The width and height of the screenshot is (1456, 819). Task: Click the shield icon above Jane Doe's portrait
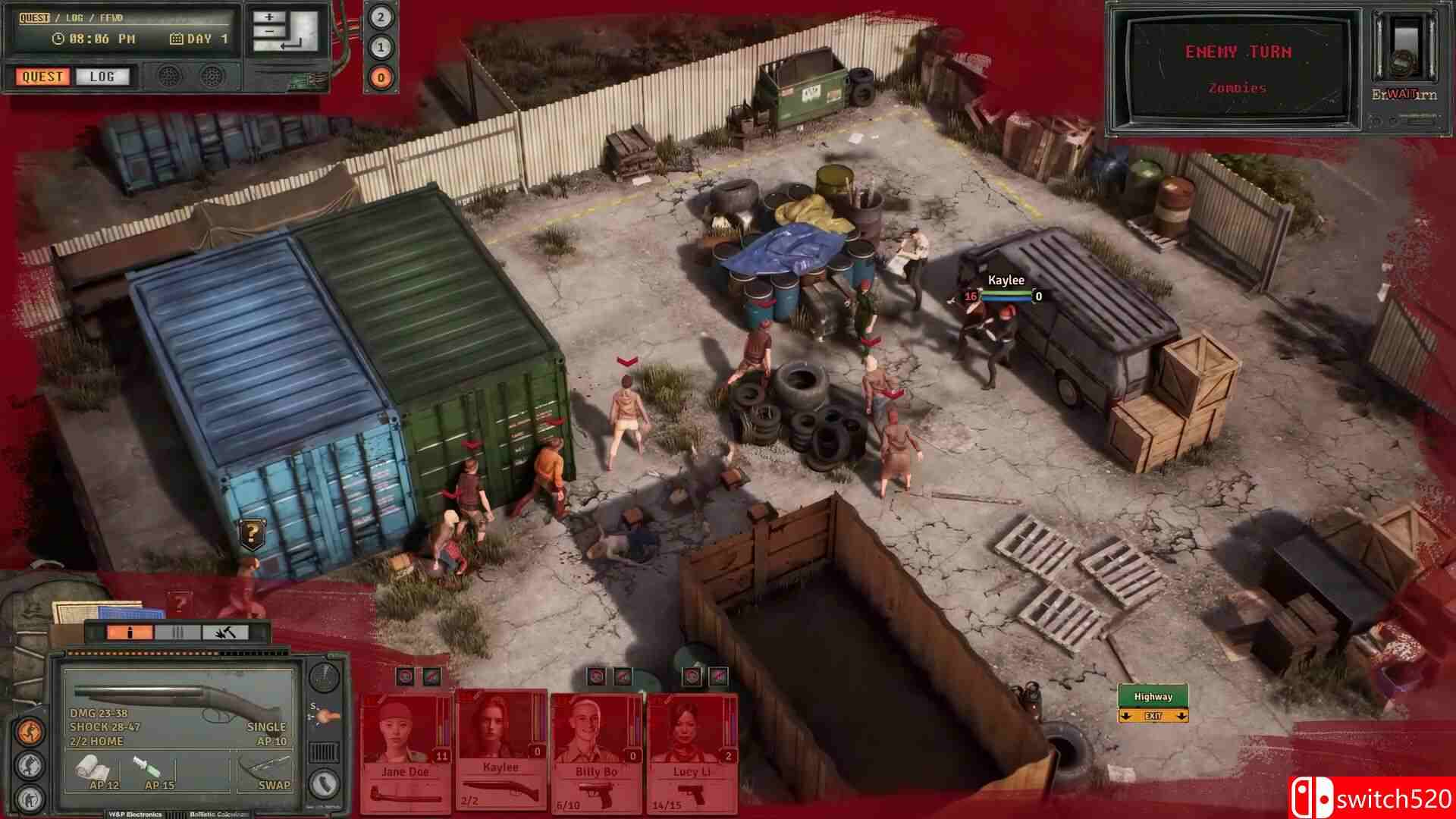tap(405, 676)
